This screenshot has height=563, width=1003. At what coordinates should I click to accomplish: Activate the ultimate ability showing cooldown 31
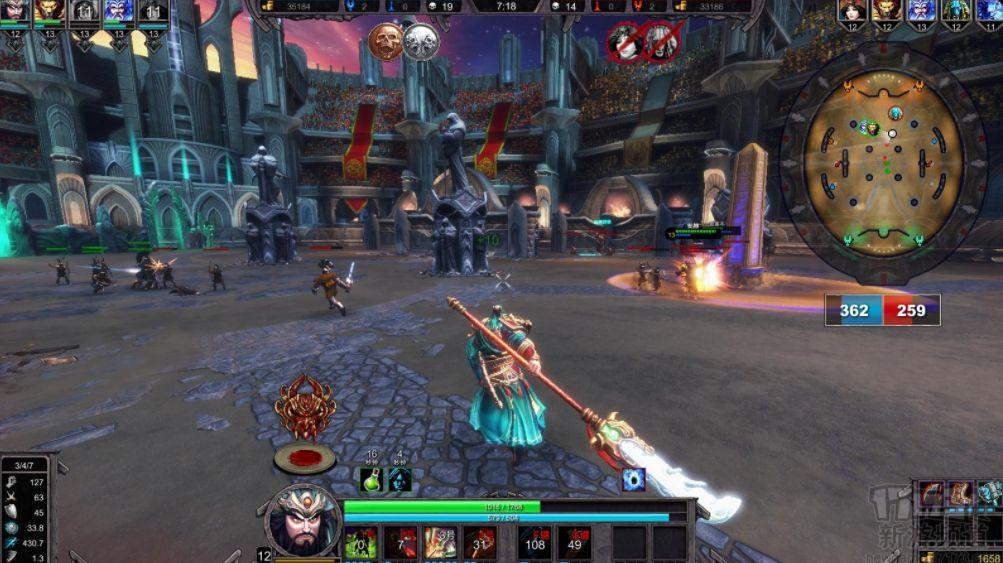tap(480, 543)
